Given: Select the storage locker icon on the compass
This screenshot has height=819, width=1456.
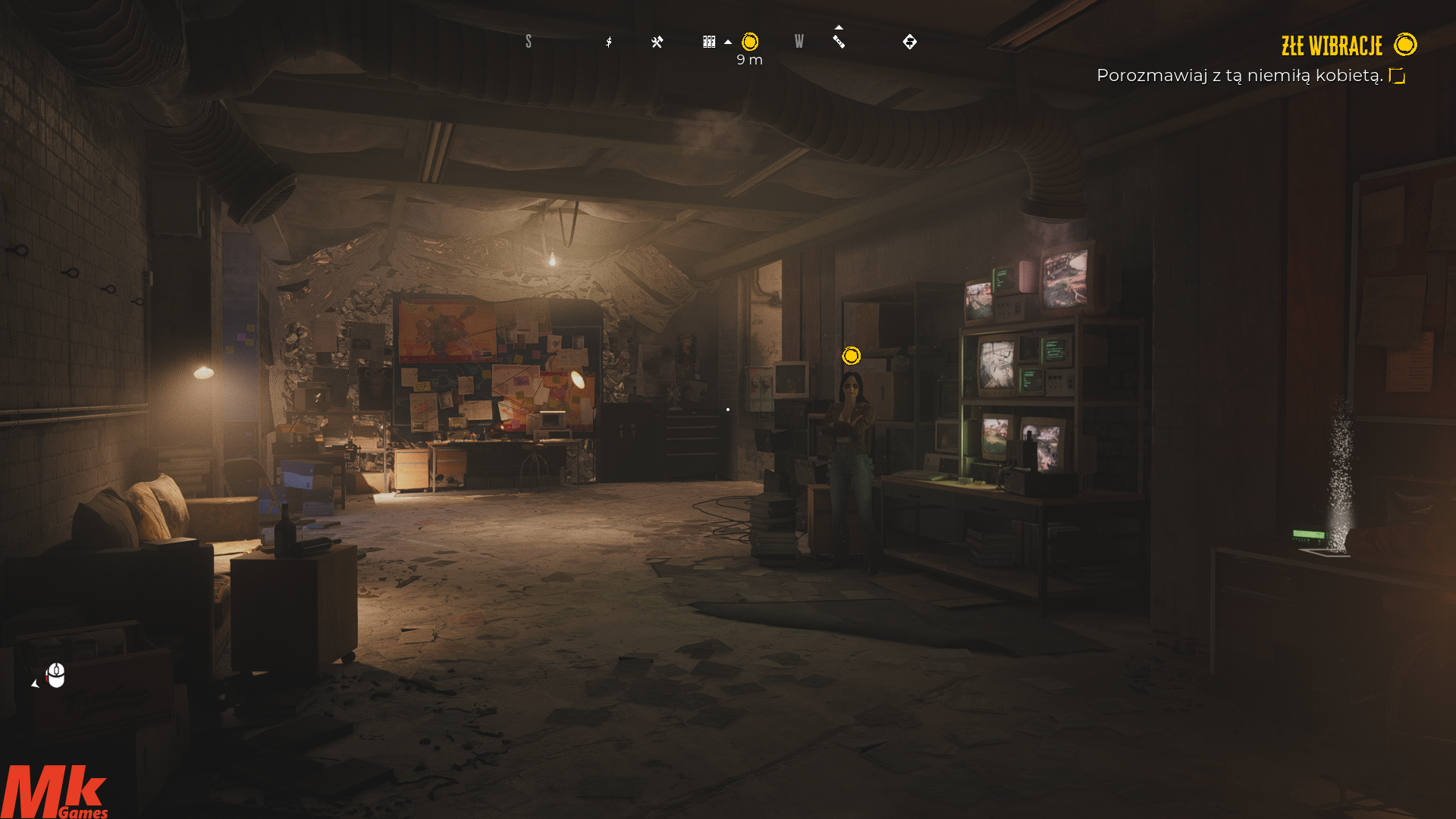Looking at the screenshot, I should pyautogui.click(x=709, y=42).
